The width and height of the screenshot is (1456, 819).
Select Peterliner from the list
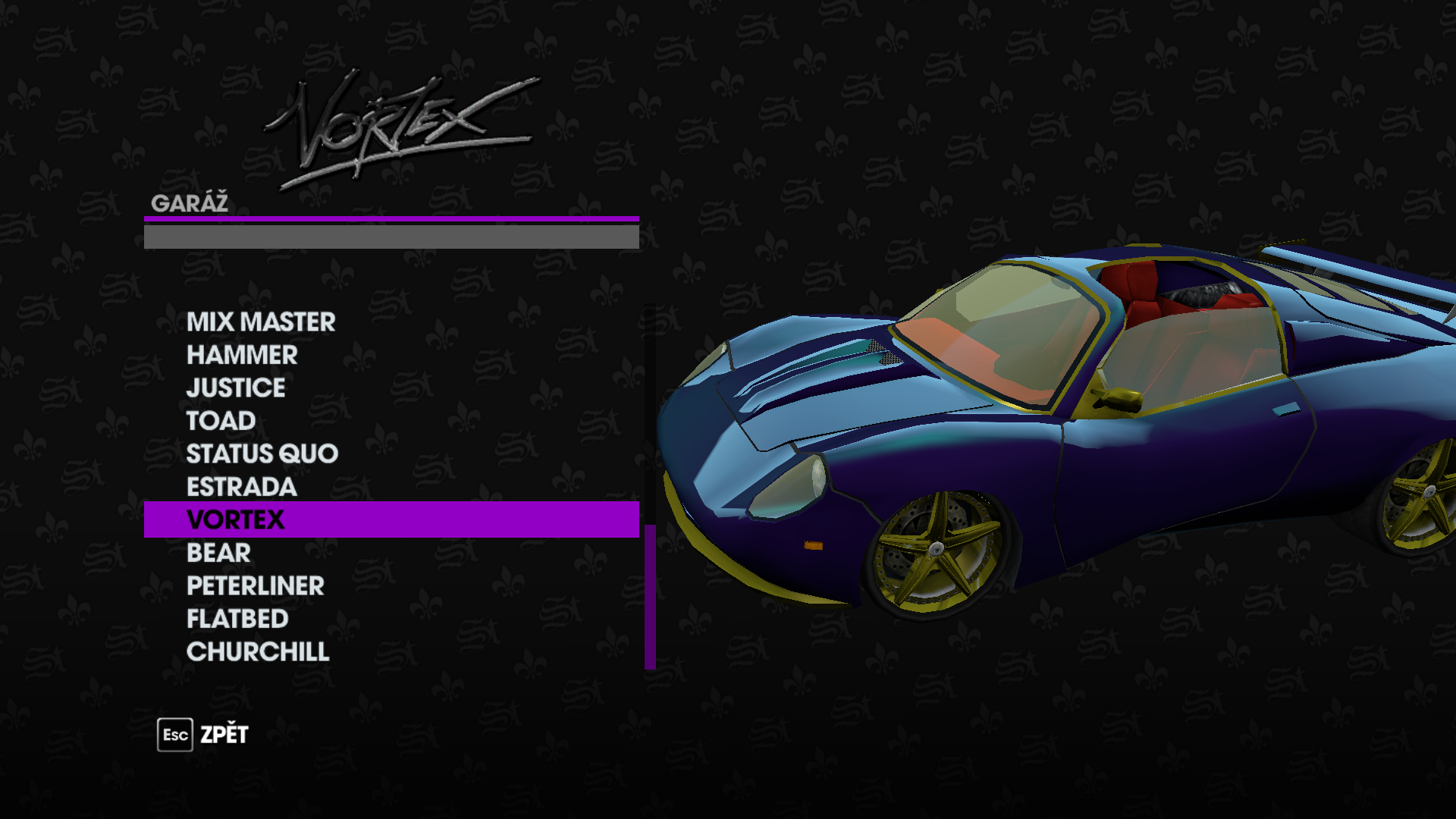pyautogui.click(x=255, y=585)
